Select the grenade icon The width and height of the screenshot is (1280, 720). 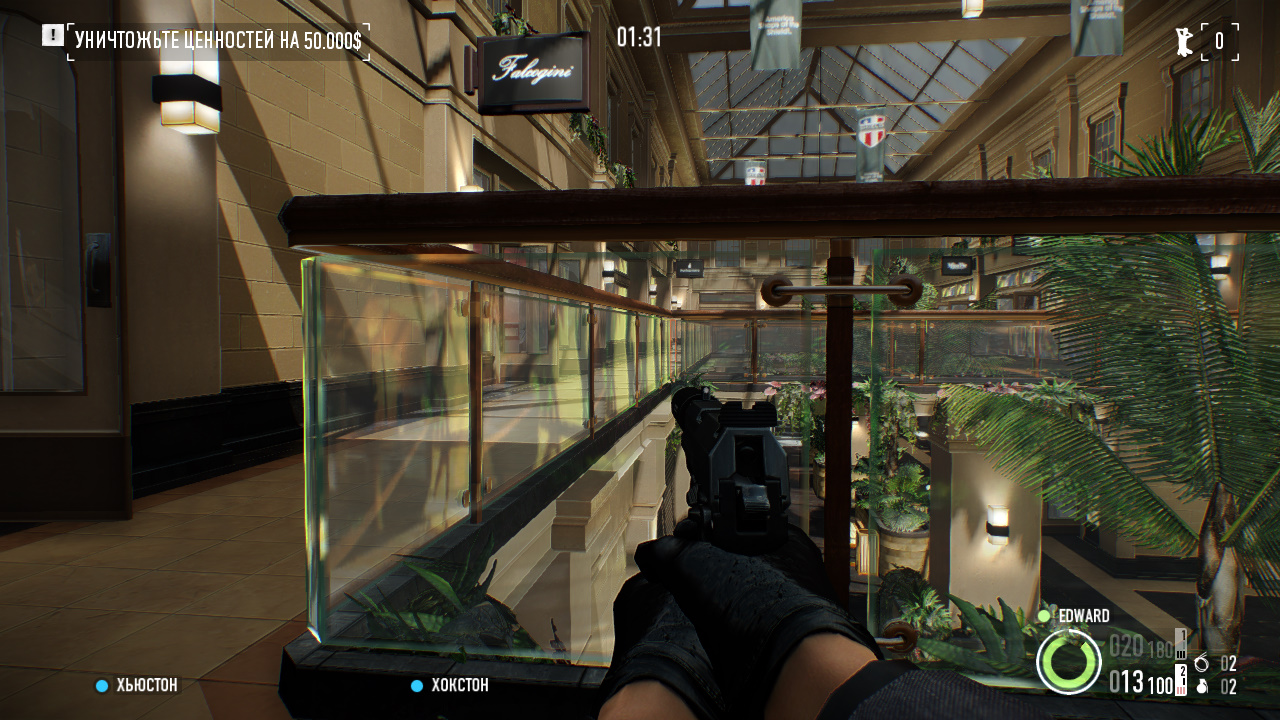pyautogui.click(x=1201, y=687)
